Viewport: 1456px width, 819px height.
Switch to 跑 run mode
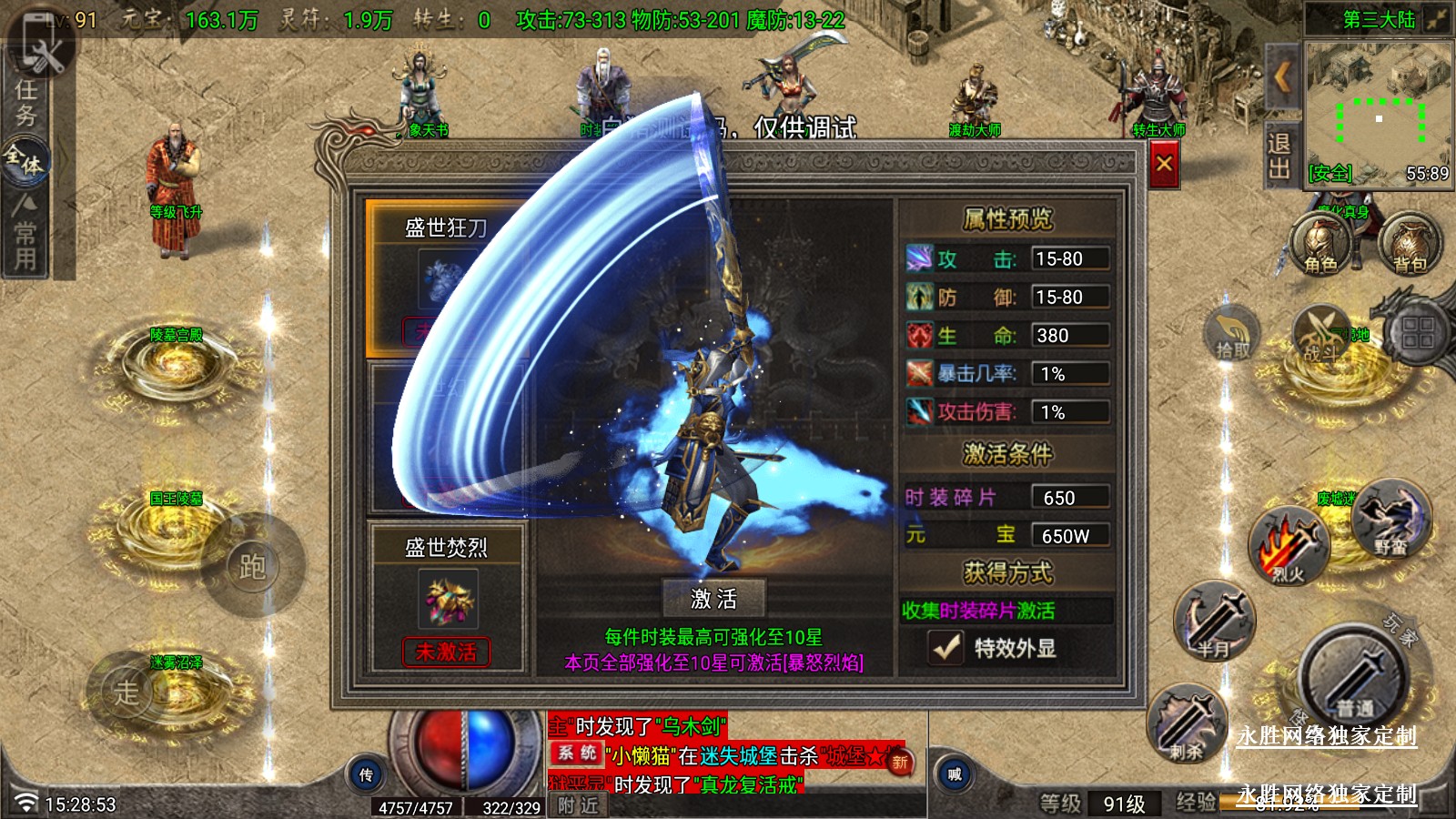pyautogui.click(x=252, y=567)
